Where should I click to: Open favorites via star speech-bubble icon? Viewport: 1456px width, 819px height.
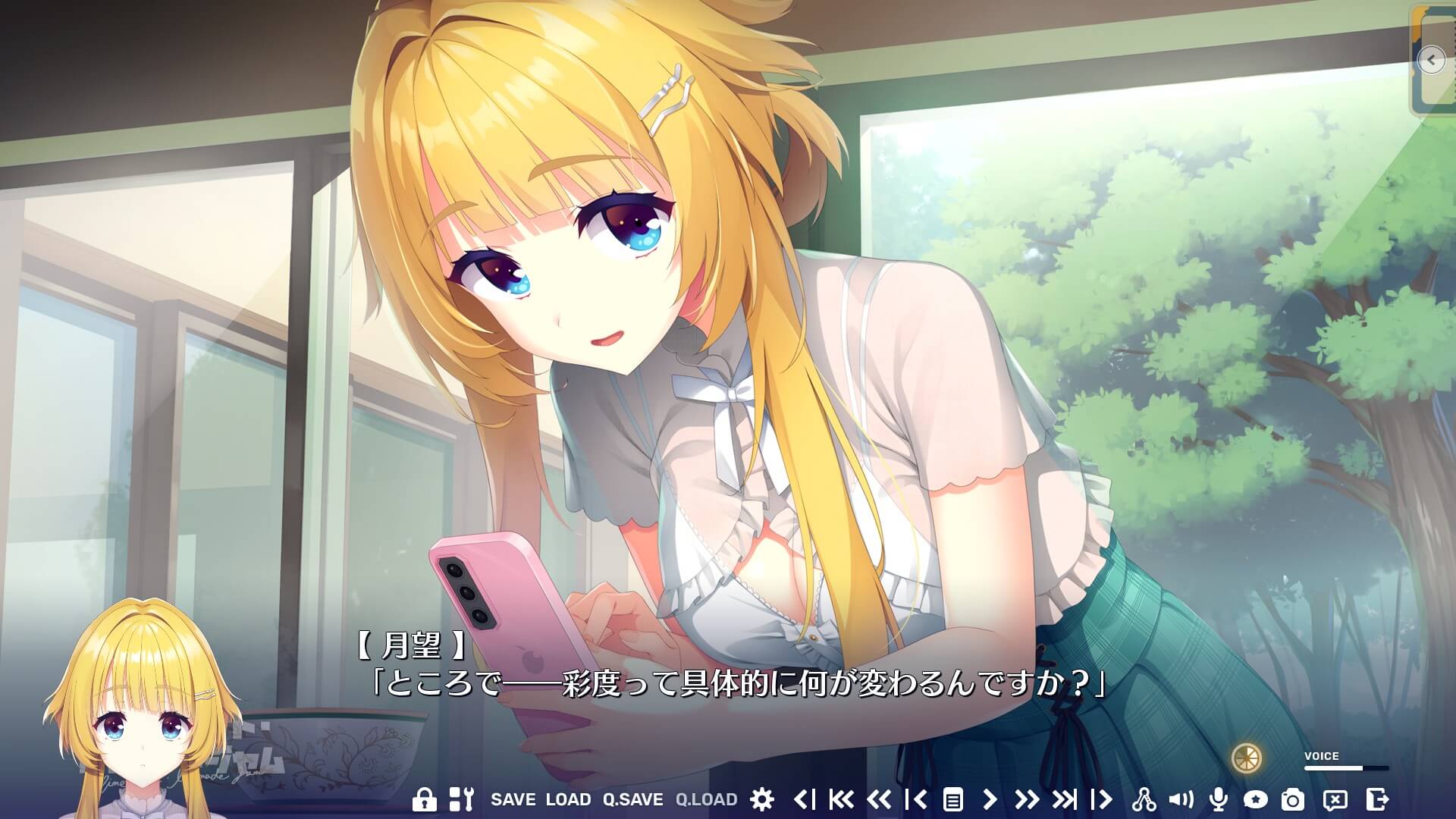(1257, 798)
